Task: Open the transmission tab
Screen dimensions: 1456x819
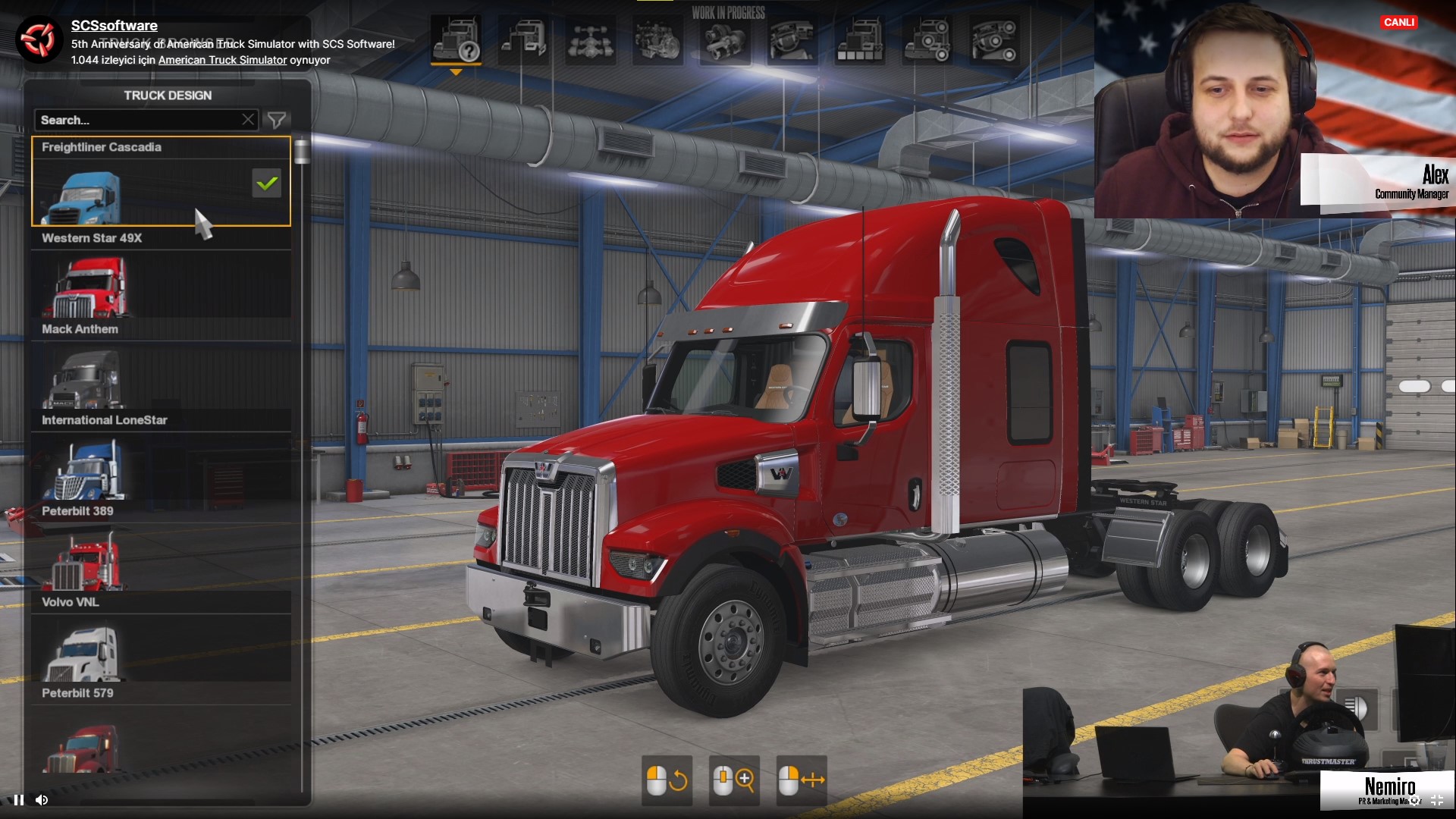Action: pyautogui.click(x=724, y=39)
